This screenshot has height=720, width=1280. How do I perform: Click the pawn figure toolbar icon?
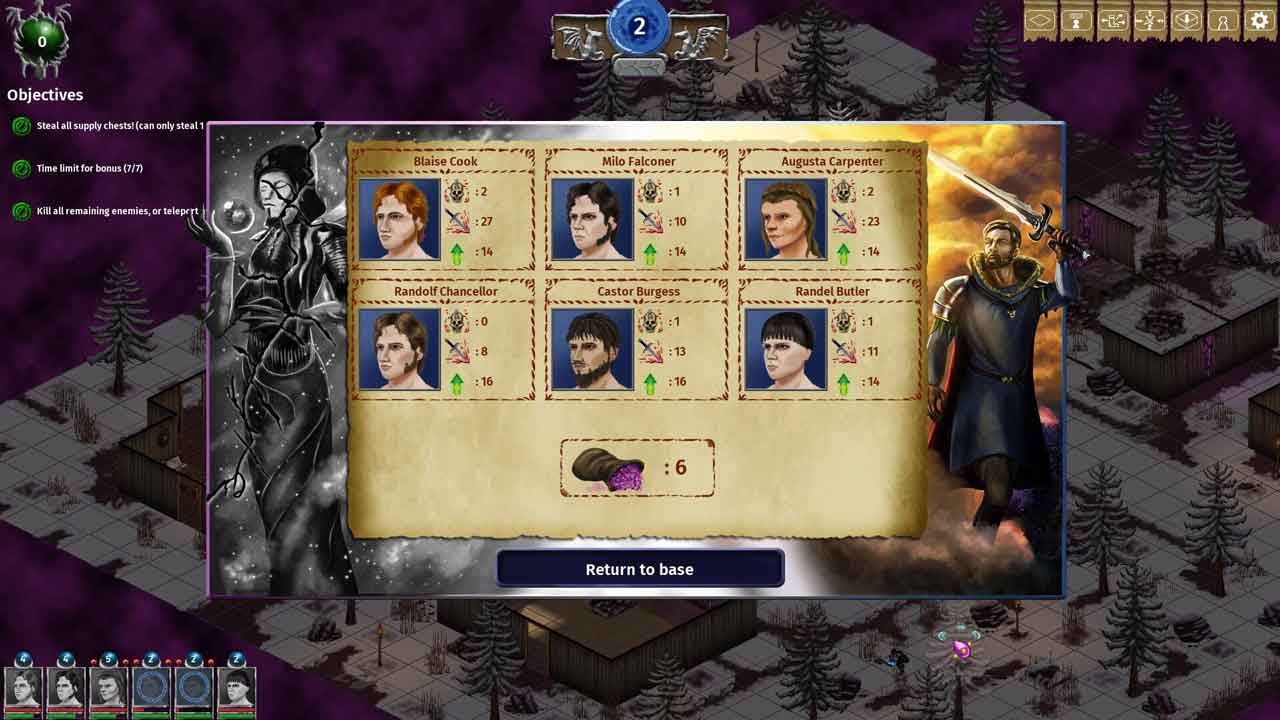coord(1222,21)
